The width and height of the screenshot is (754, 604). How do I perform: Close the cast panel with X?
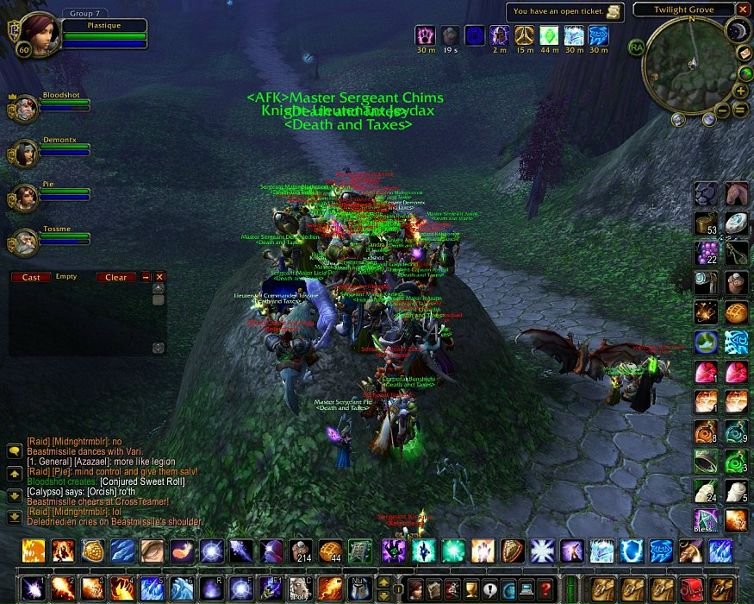pyautogui.click(x=159, y=277)
